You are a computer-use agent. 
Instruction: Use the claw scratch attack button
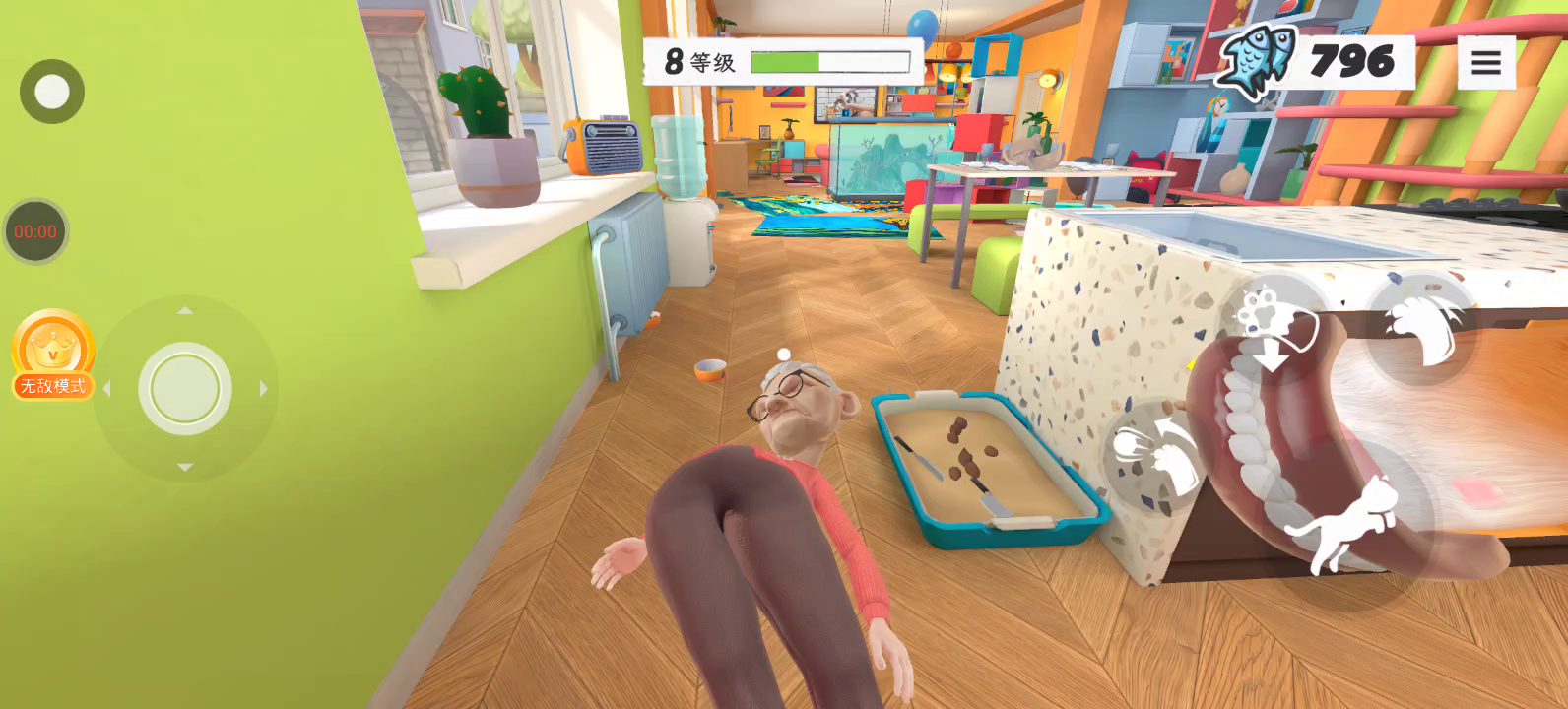[x=1421, y=329]
